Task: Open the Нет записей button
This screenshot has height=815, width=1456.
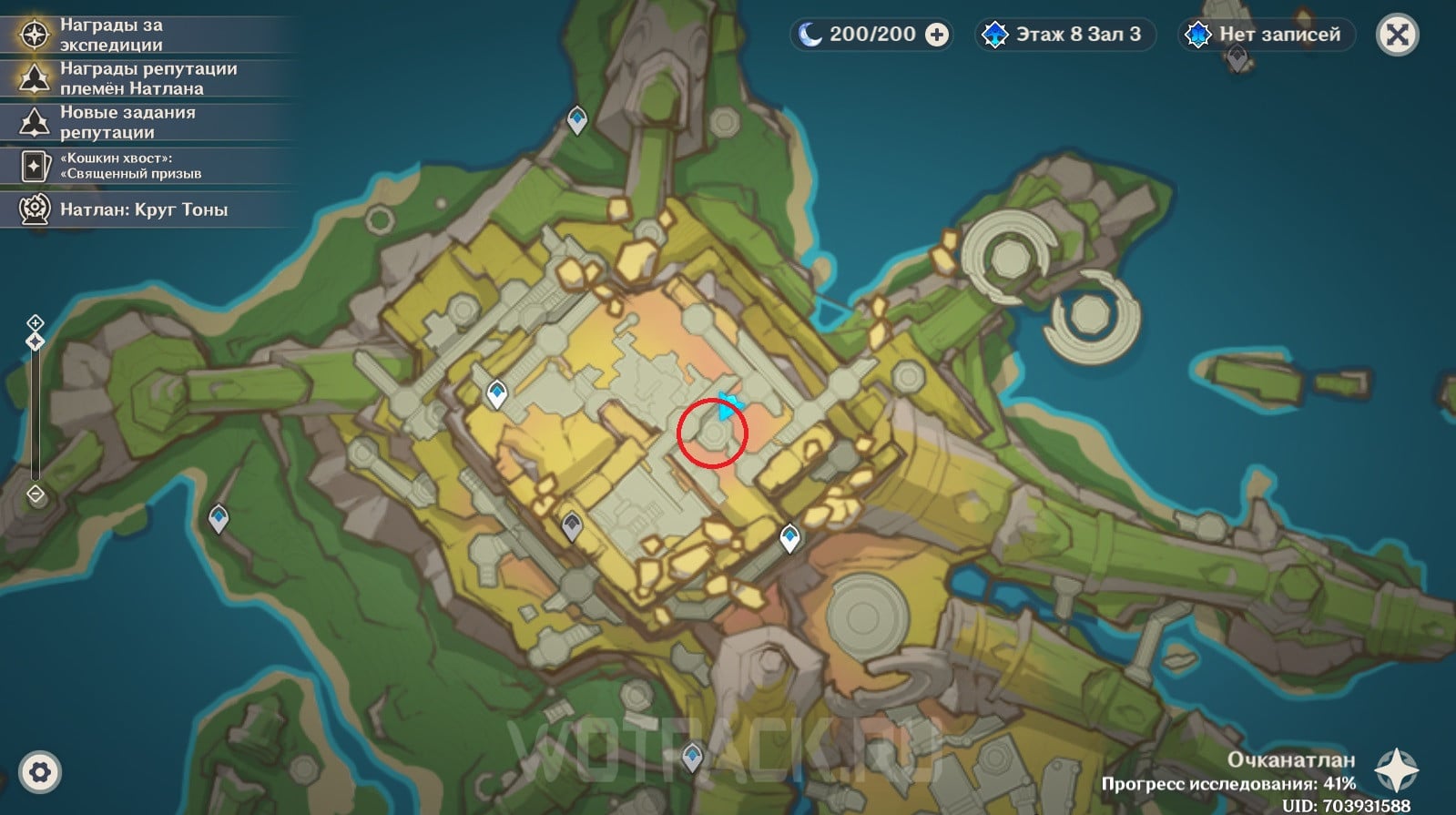Action: (x=1267, y=35)
